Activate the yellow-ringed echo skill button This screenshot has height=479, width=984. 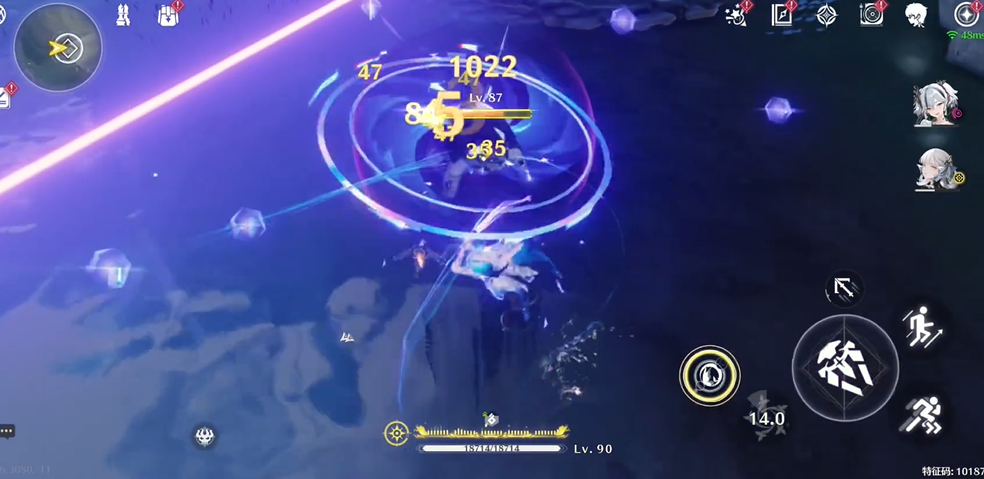(709, 375)
